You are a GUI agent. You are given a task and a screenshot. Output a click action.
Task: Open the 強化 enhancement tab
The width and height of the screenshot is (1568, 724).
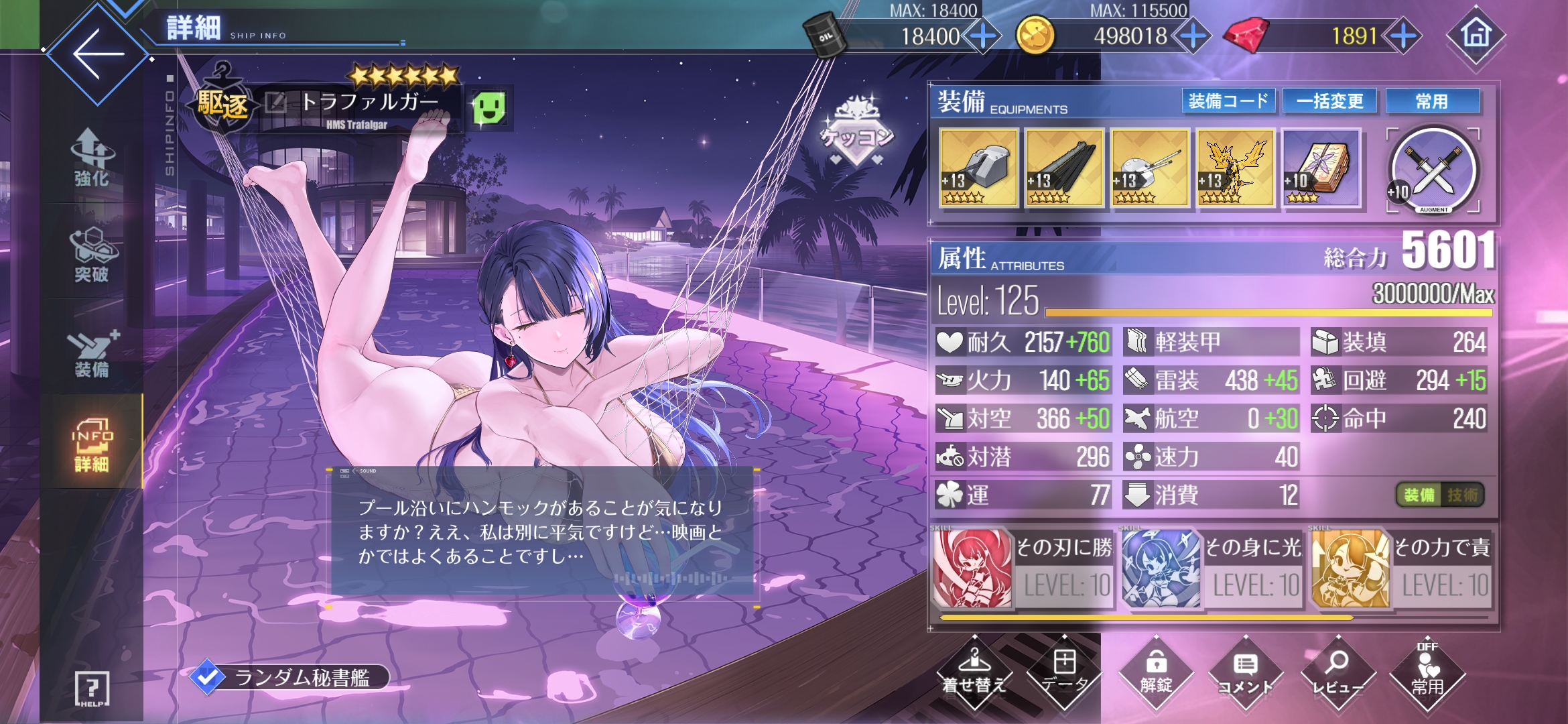pos(91,159)
